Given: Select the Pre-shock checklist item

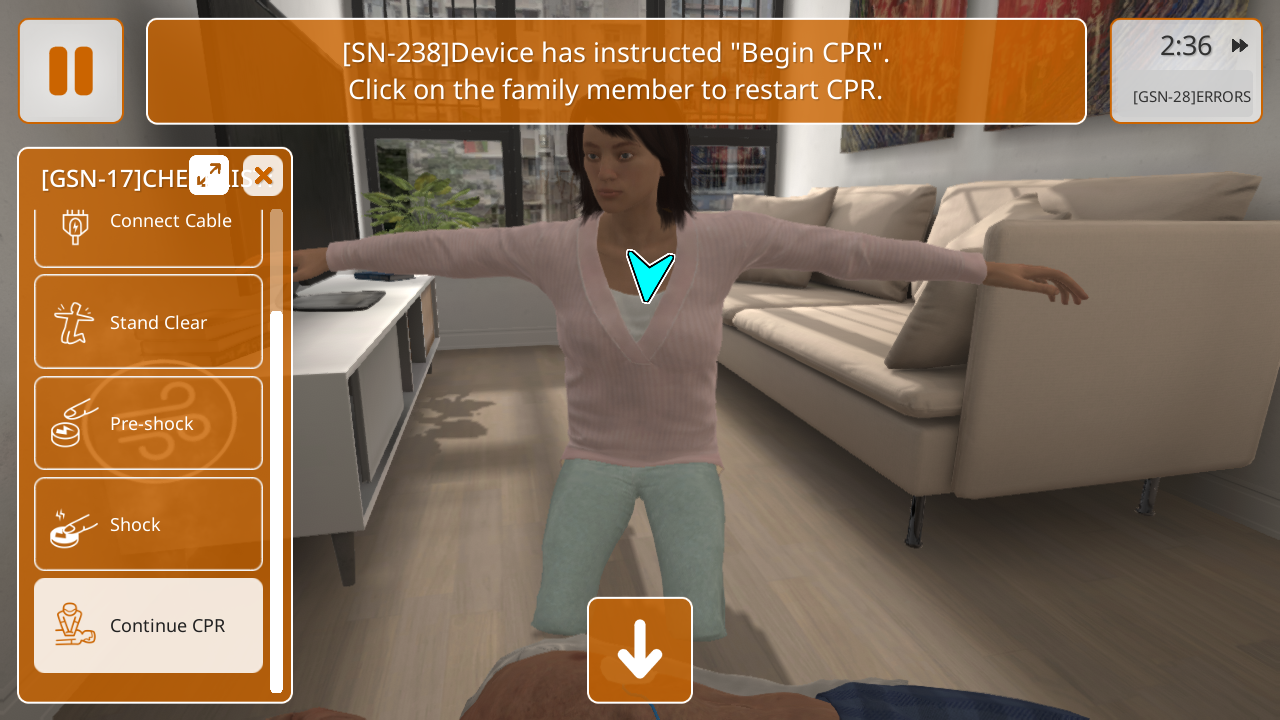Looking at the screenshot, I should 149,423.
